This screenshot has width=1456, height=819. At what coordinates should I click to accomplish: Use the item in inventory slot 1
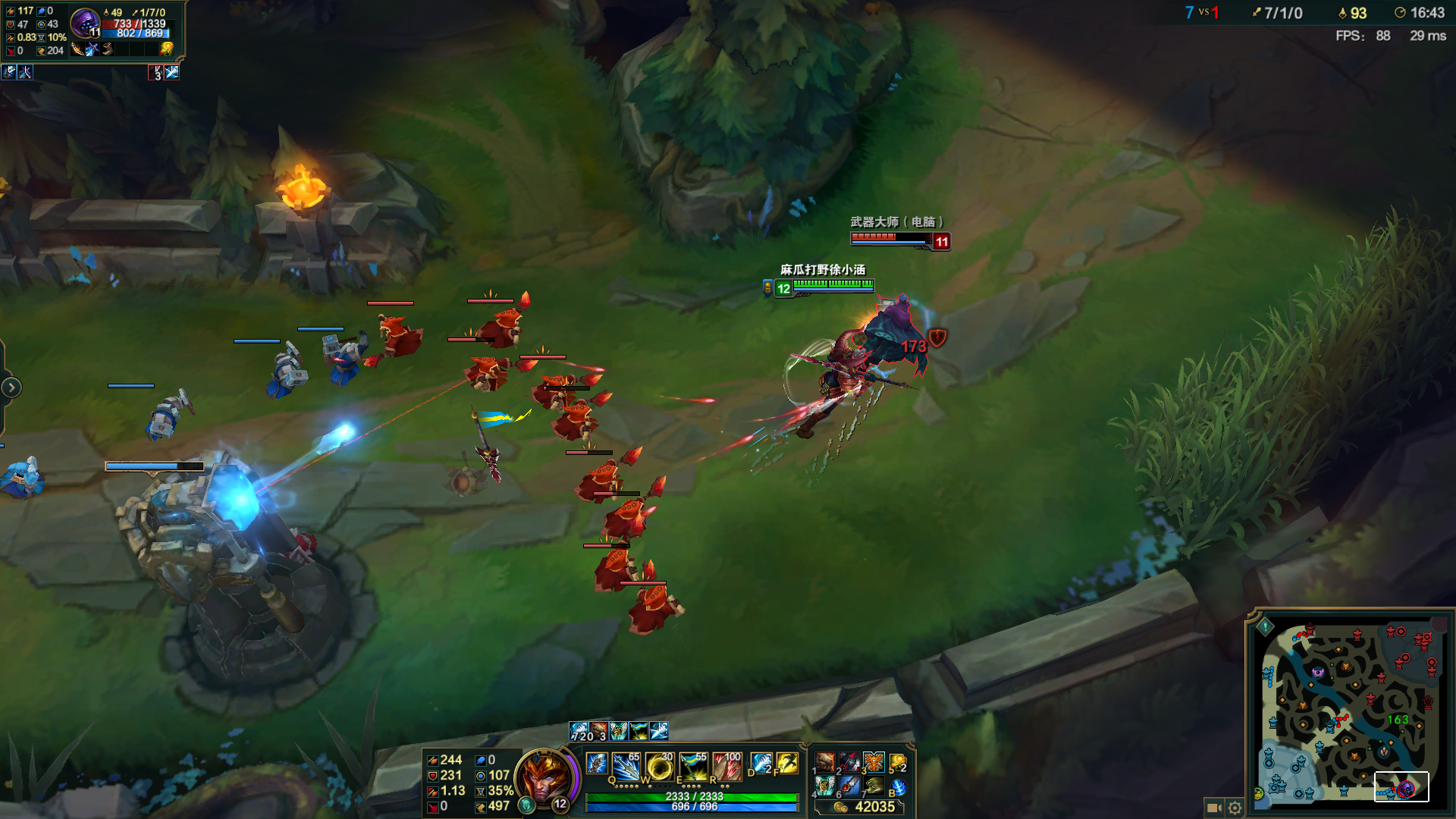[x=824, y=762]
